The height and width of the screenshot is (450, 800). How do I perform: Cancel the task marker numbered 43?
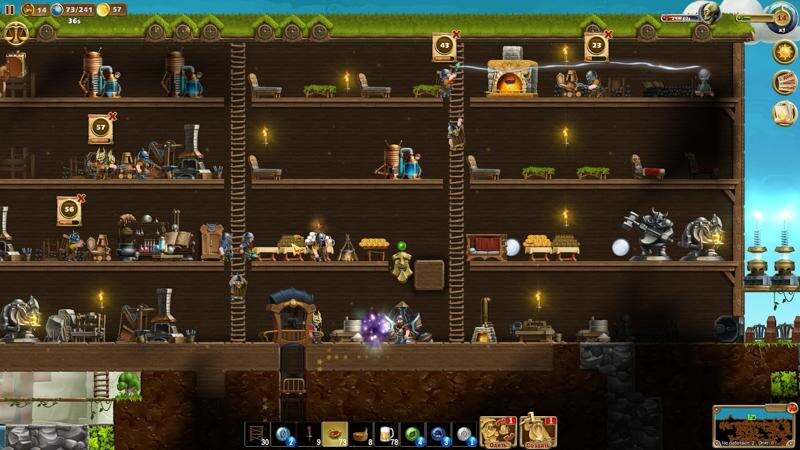click(457, 34)
